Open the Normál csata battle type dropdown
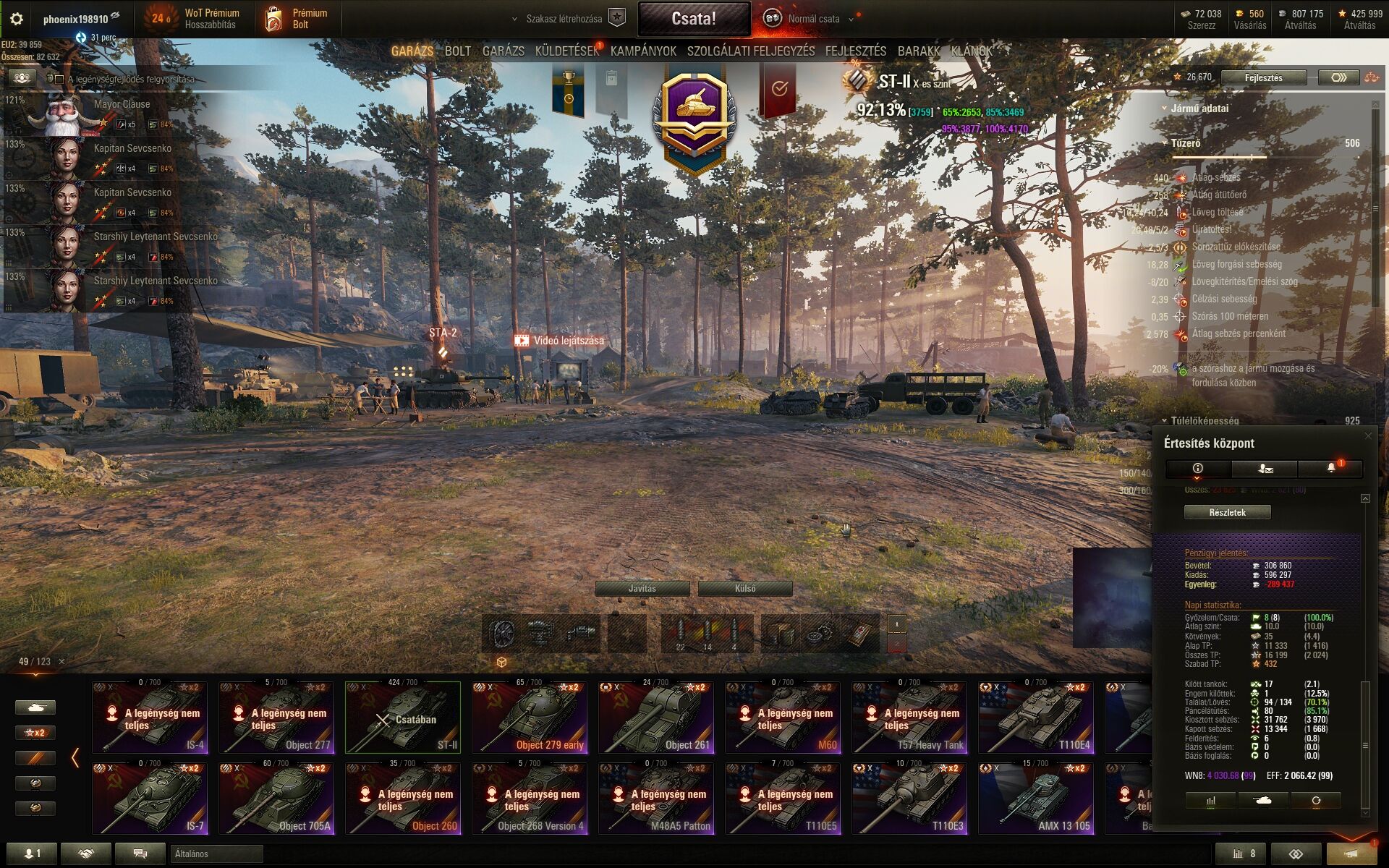The width and height of the screenshot is (1389, 868). click(x=814, y=19)
